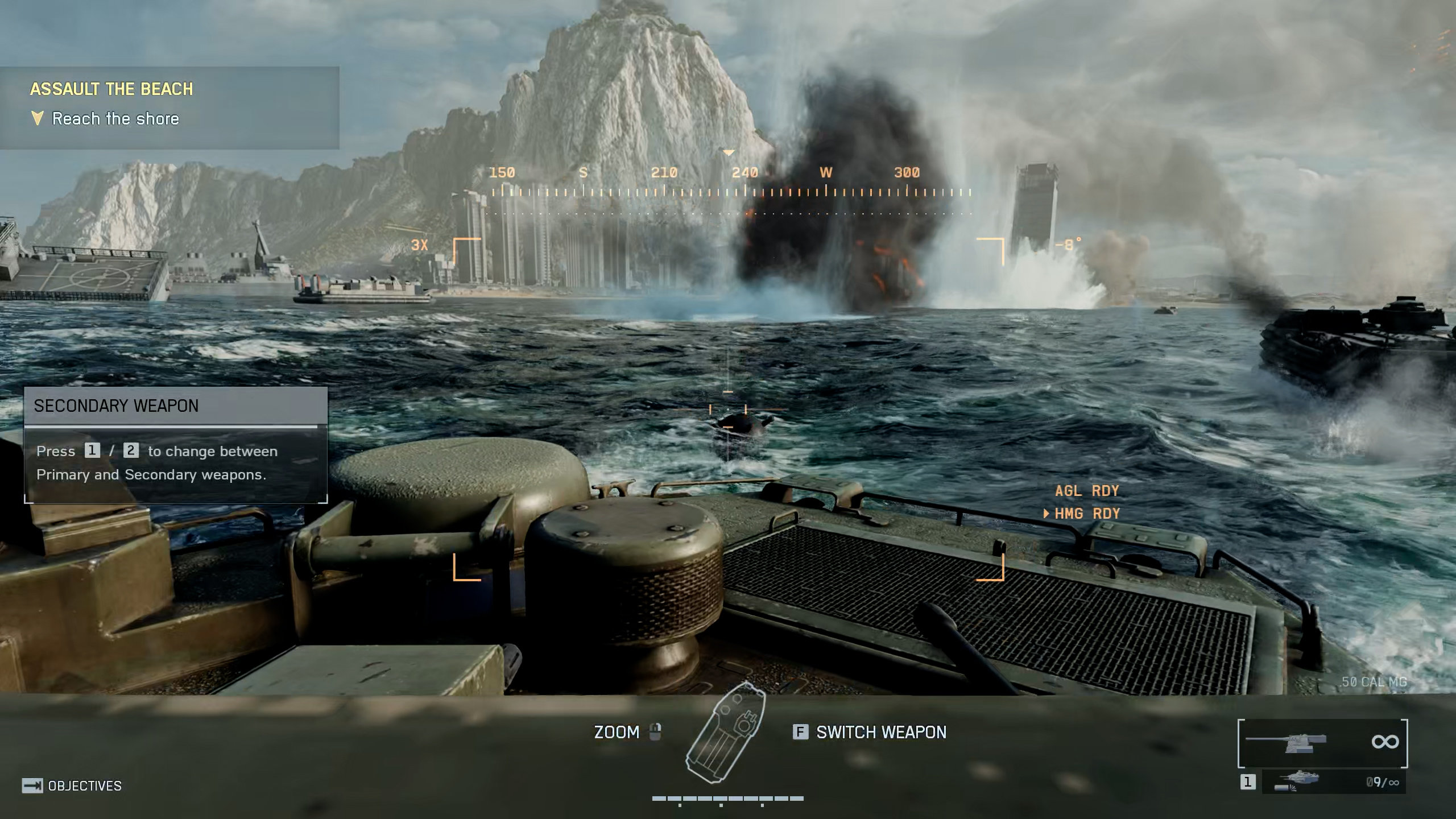Select the .50 cal machine gun weapon slot

tap(1322, 743)
